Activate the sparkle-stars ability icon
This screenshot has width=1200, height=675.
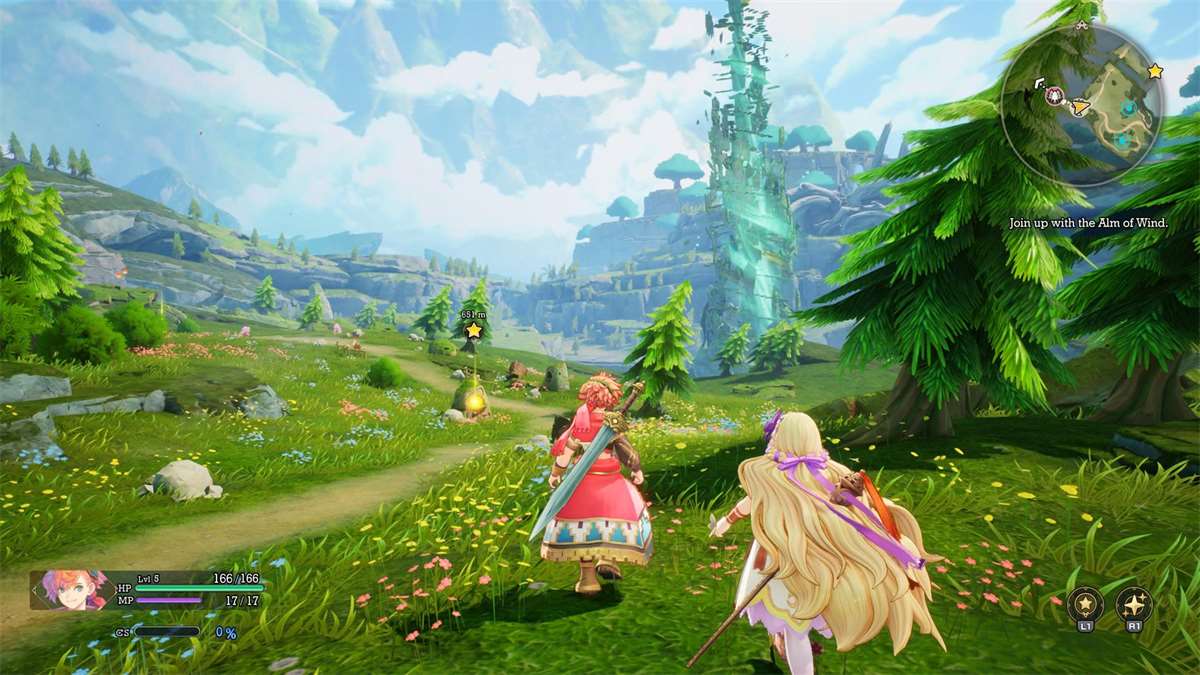pos(1134,604)
